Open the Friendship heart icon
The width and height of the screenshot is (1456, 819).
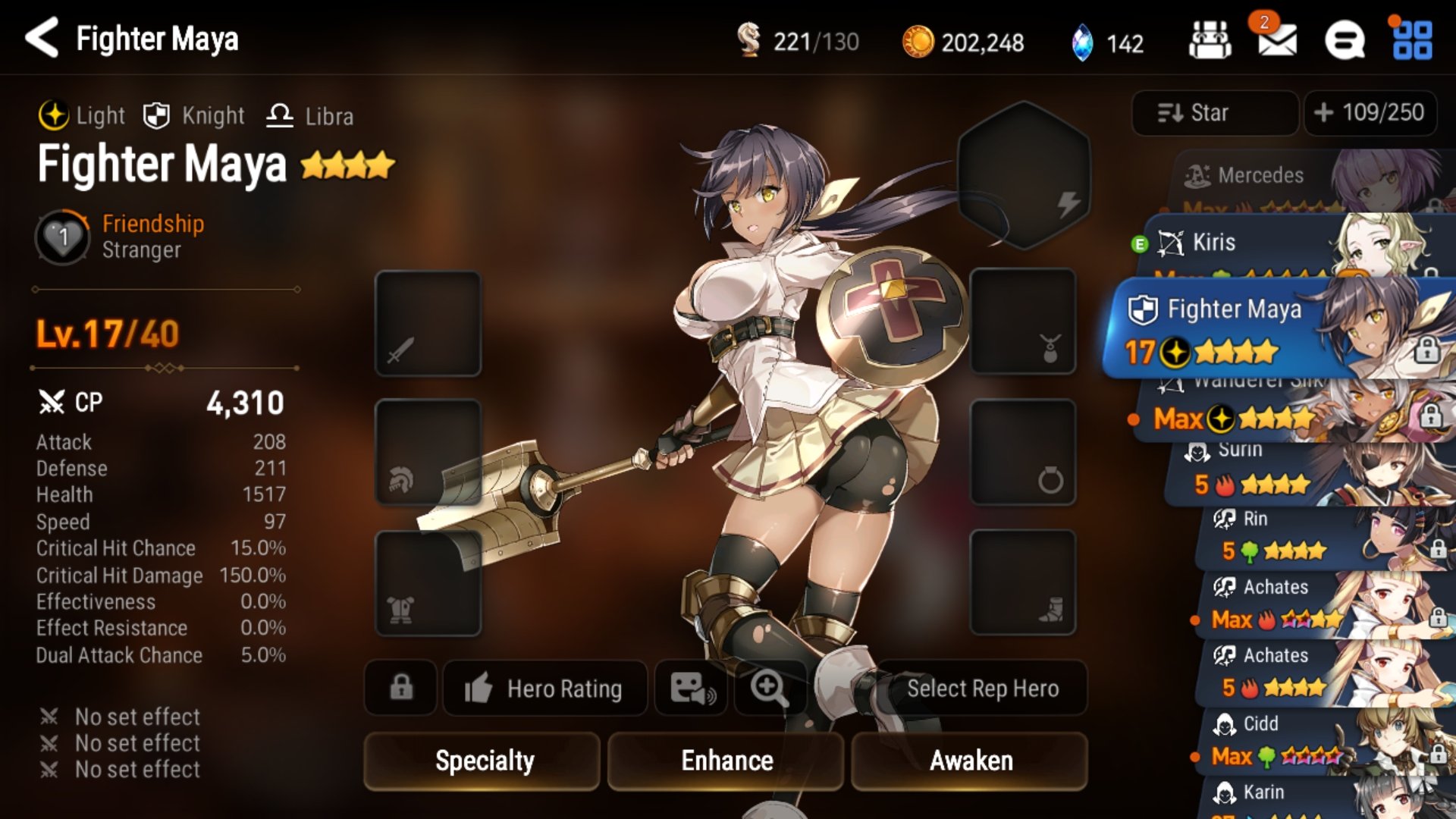(x=63, y=237)
